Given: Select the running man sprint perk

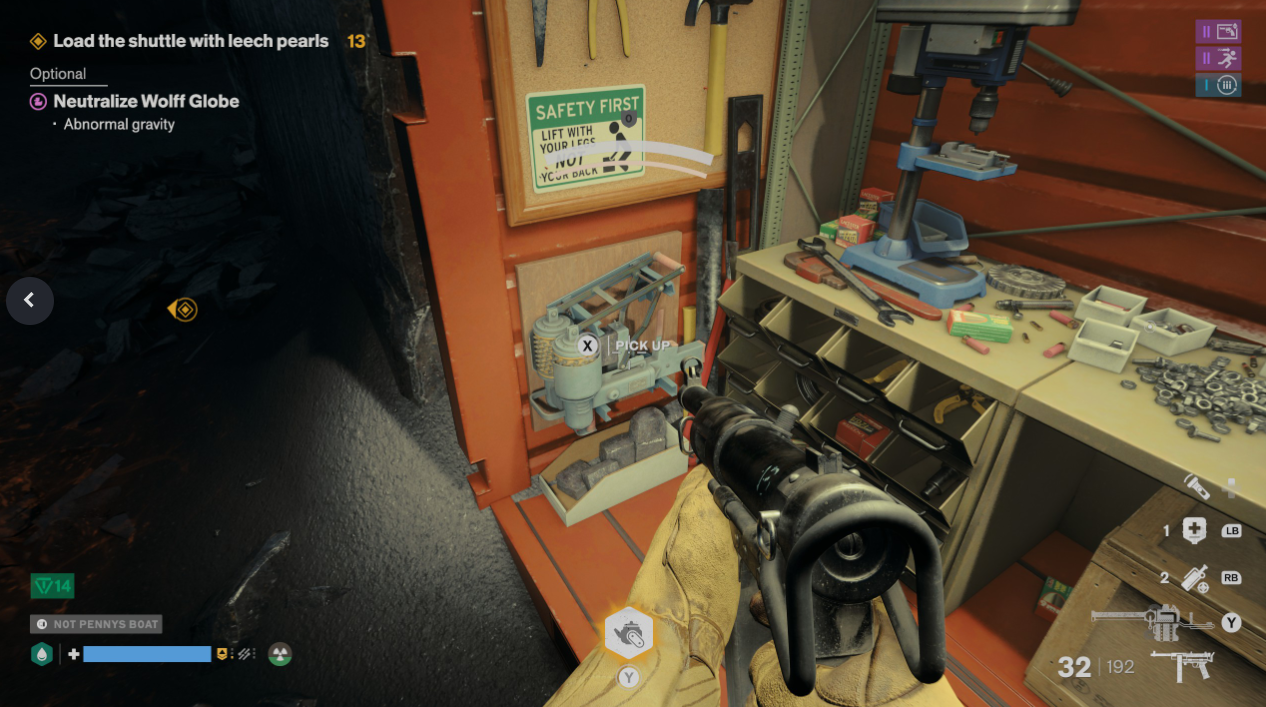Looking at the screenshot, I should tap(1218, 58).
